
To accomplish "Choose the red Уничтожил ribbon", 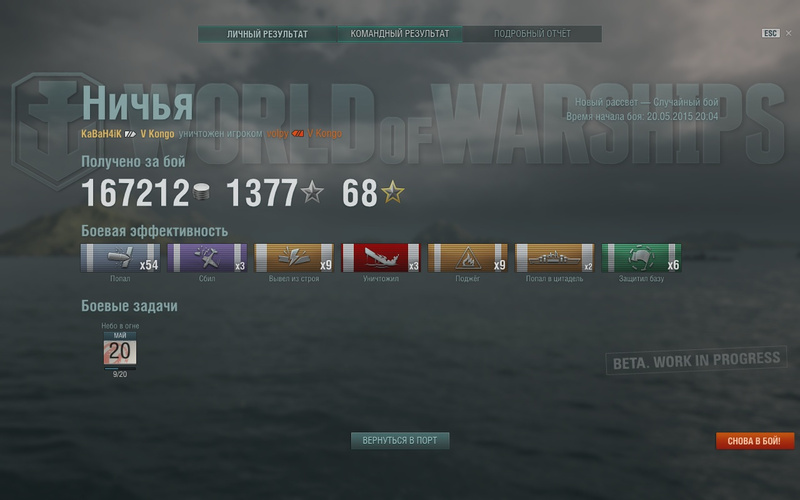I will click(x=381, y=258).
